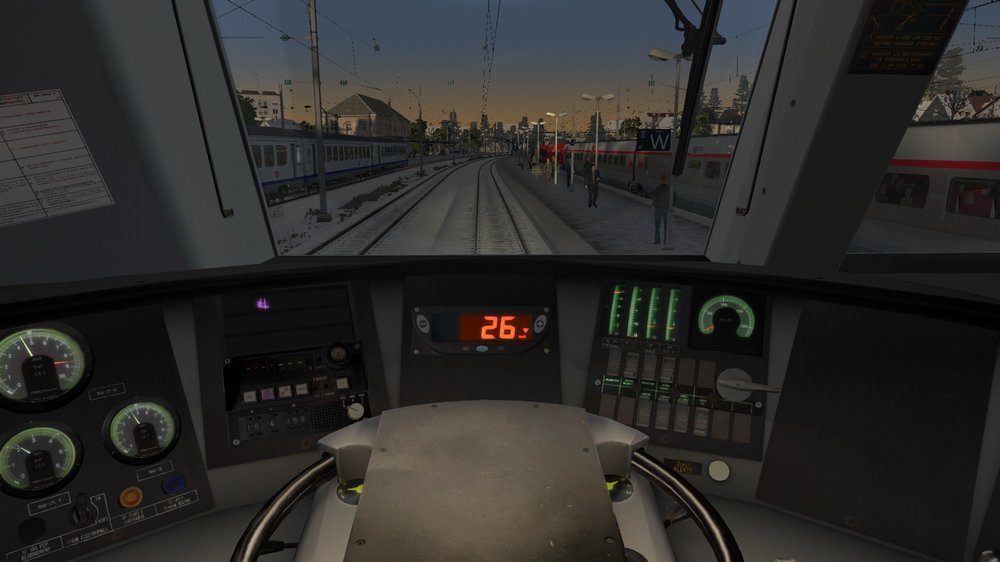This screenshot has height=562, width=1000.
Task: Turn the white rotary knob on the radio
Action: (x=355, y=410)
